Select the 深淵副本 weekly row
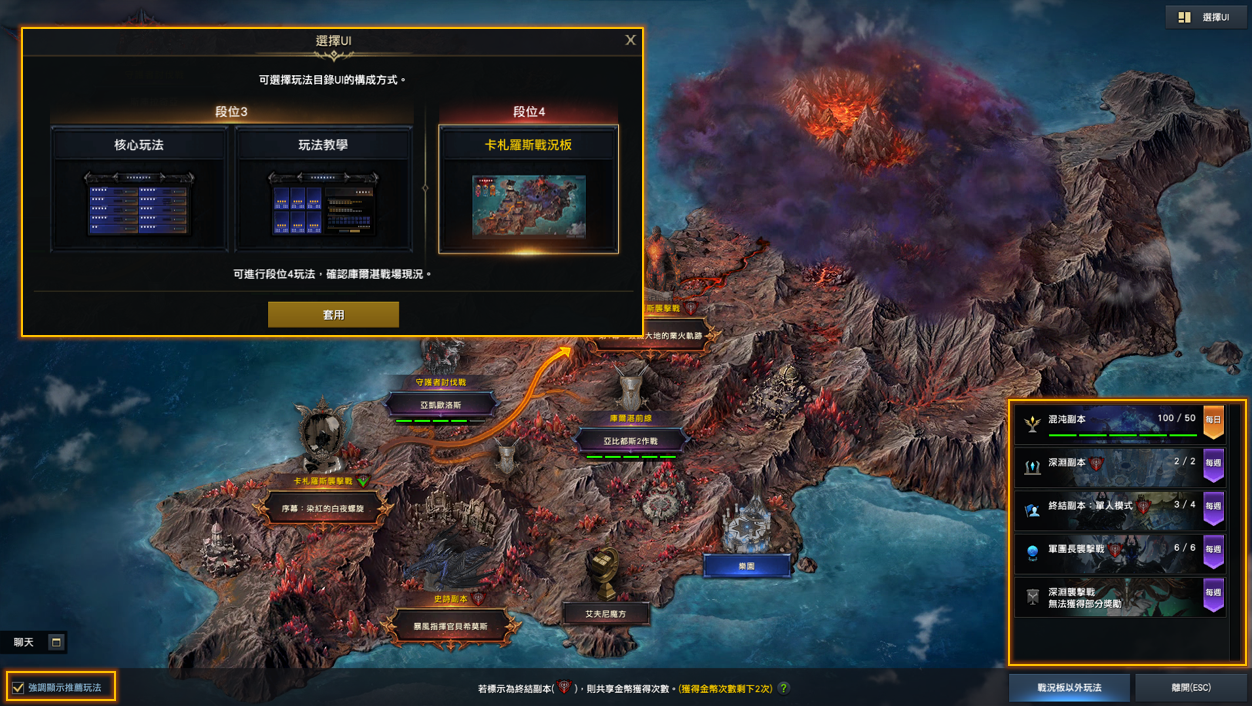This screenshot has height=706, width=1252. [x=1119, y=465]
